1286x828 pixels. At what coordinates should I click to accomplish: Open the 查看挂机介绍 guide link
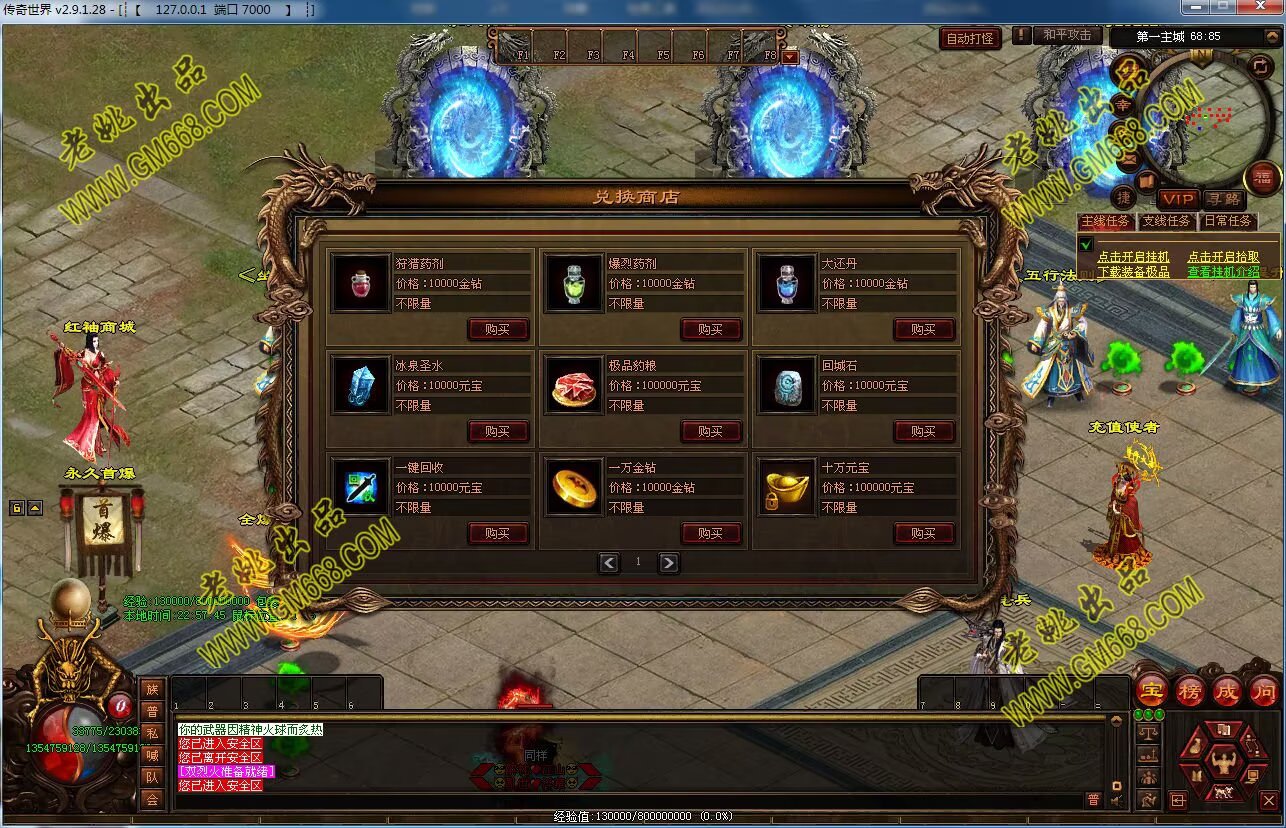coord(1223,271)
